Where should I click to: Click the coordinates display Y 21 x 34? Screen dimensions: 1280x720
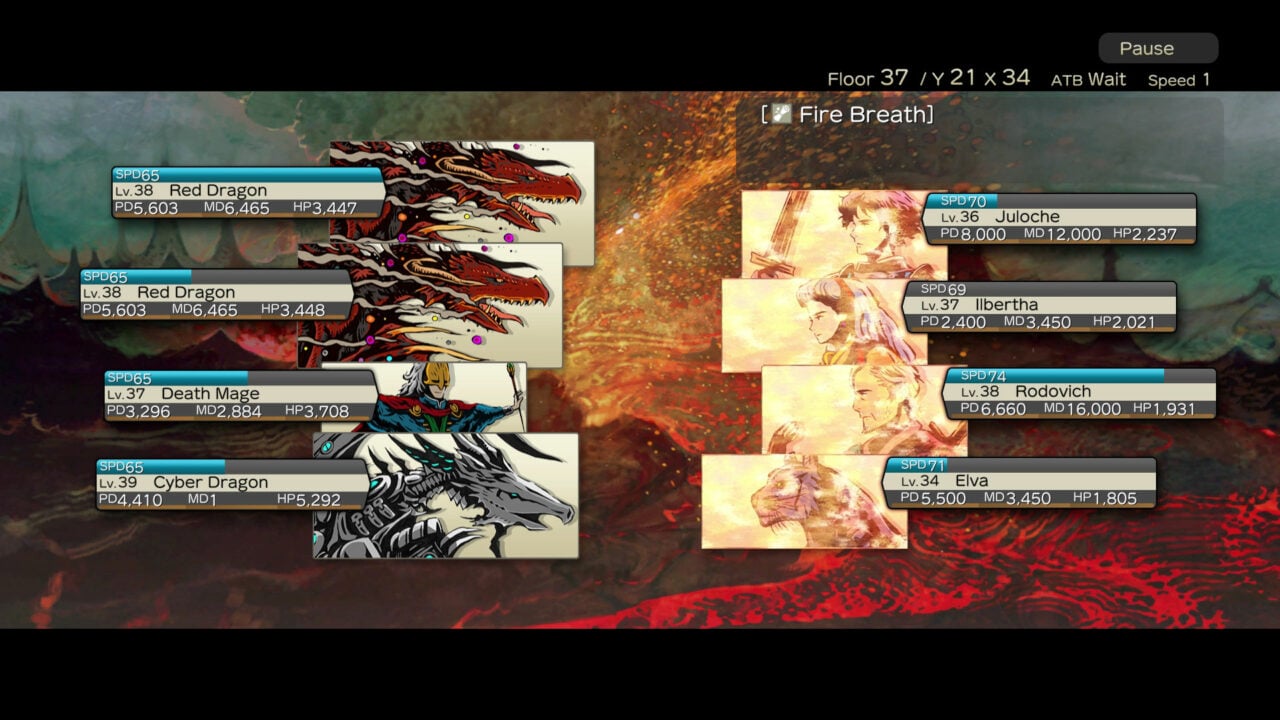point(982,77)
